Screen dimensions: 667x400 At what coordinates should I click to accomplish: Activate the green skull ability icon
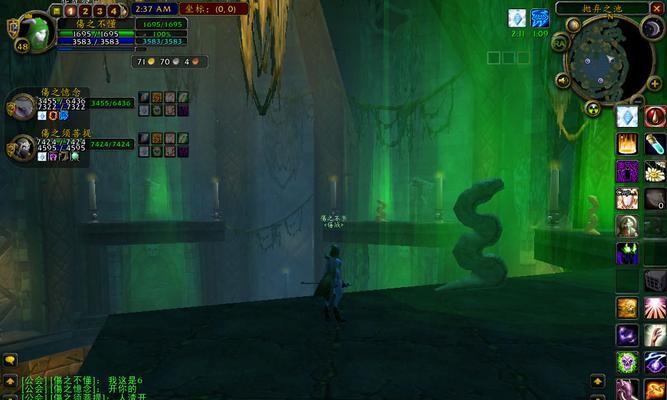pos(628,252)
